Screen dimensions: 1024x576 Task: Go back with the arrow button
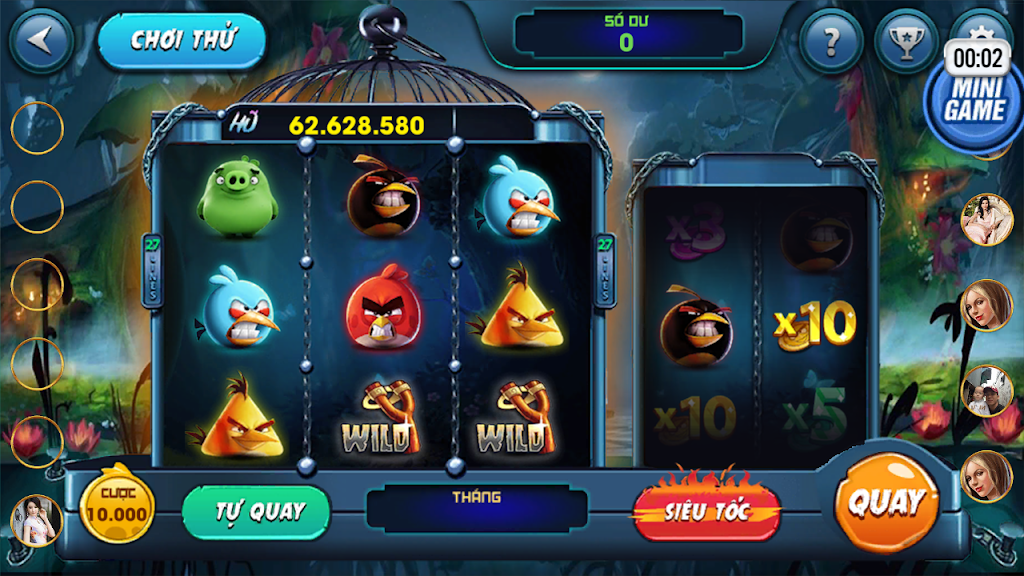pyautogui.click(x=41, y=40)
